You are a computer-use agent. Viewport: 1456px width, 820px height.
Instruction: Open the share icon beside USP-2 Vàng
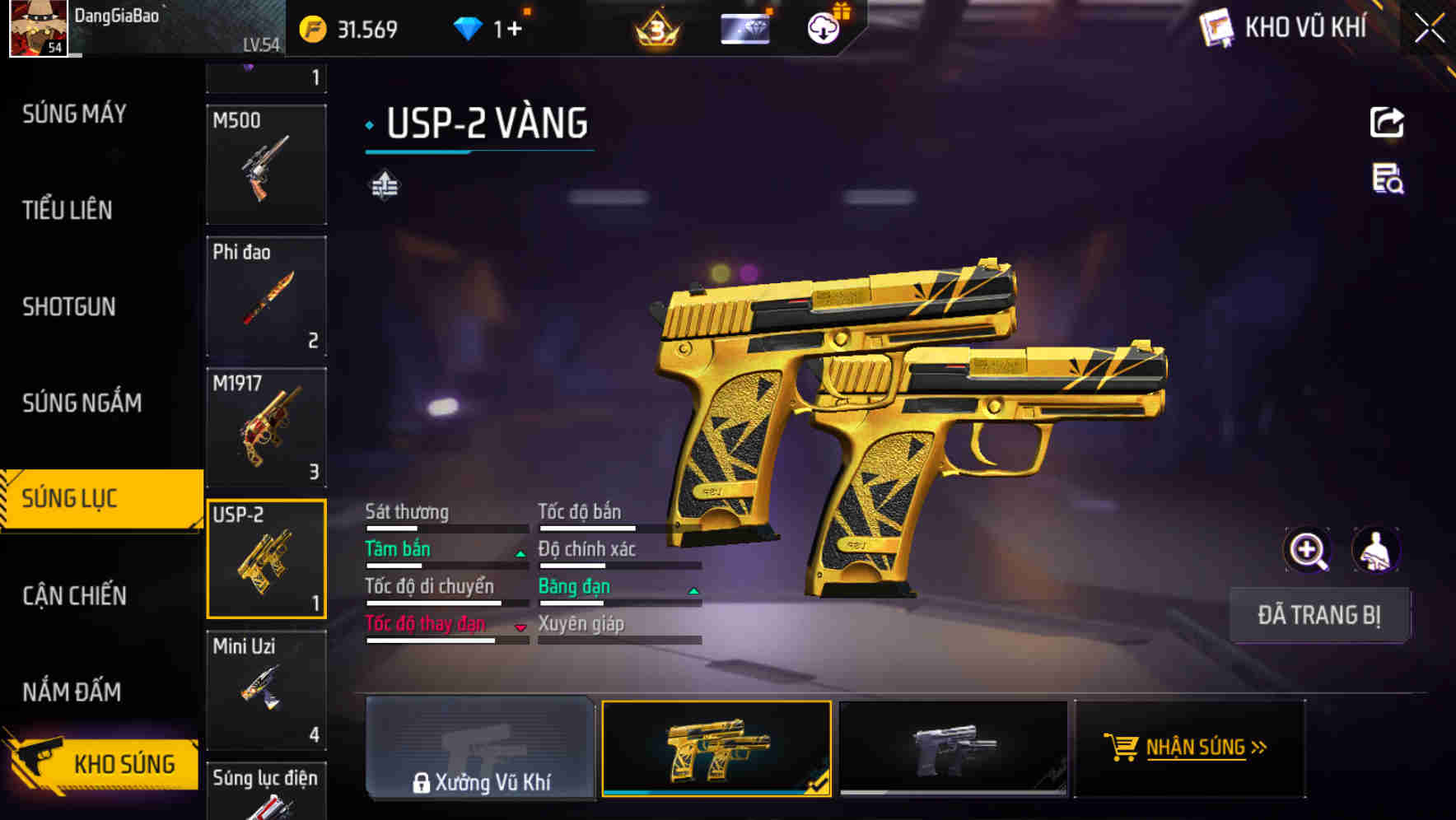coord(1388,122)
